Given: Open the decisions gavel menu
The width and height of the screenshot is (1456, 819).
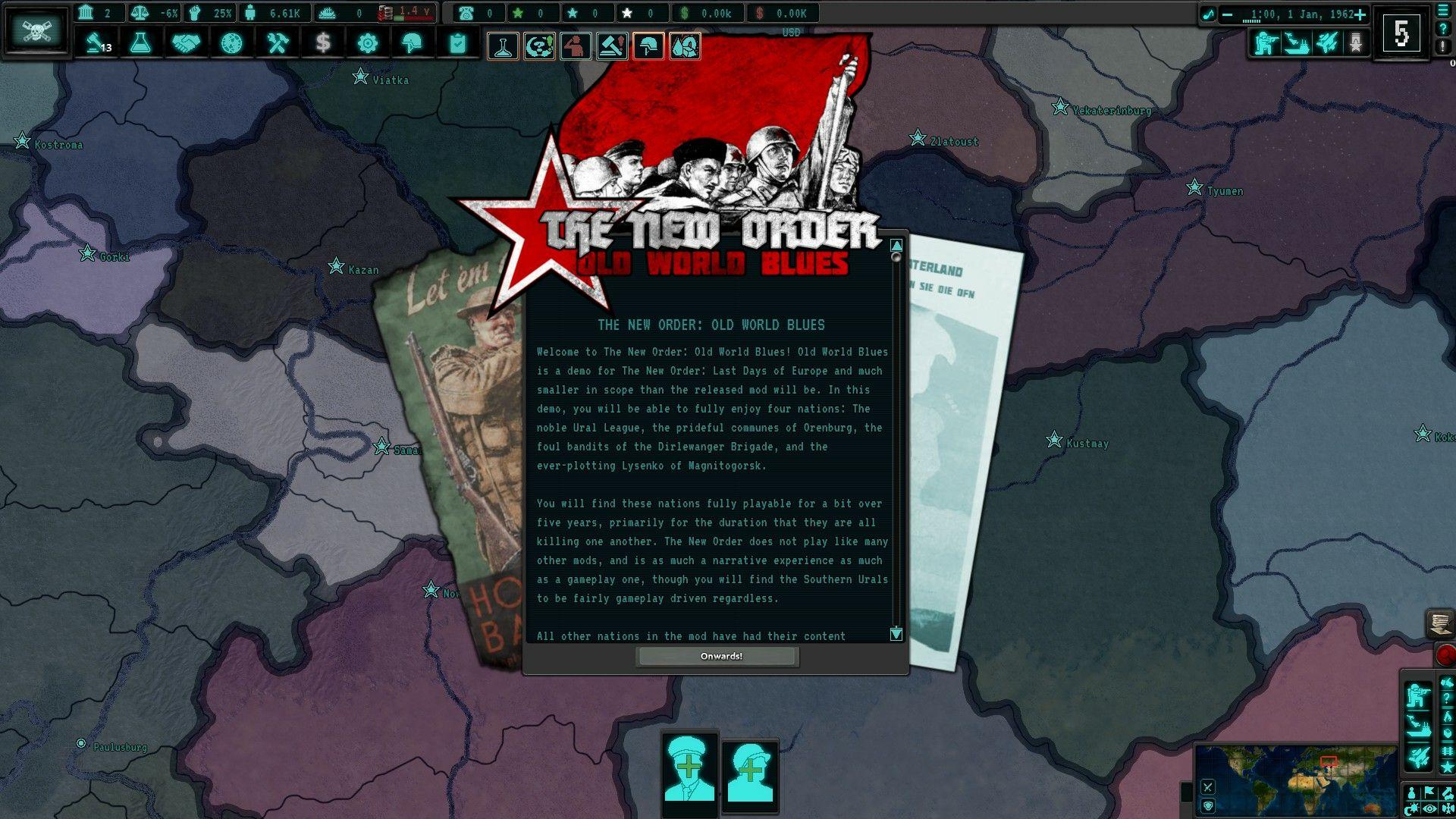Looking at the screenshot, I should tap(96, 44).
